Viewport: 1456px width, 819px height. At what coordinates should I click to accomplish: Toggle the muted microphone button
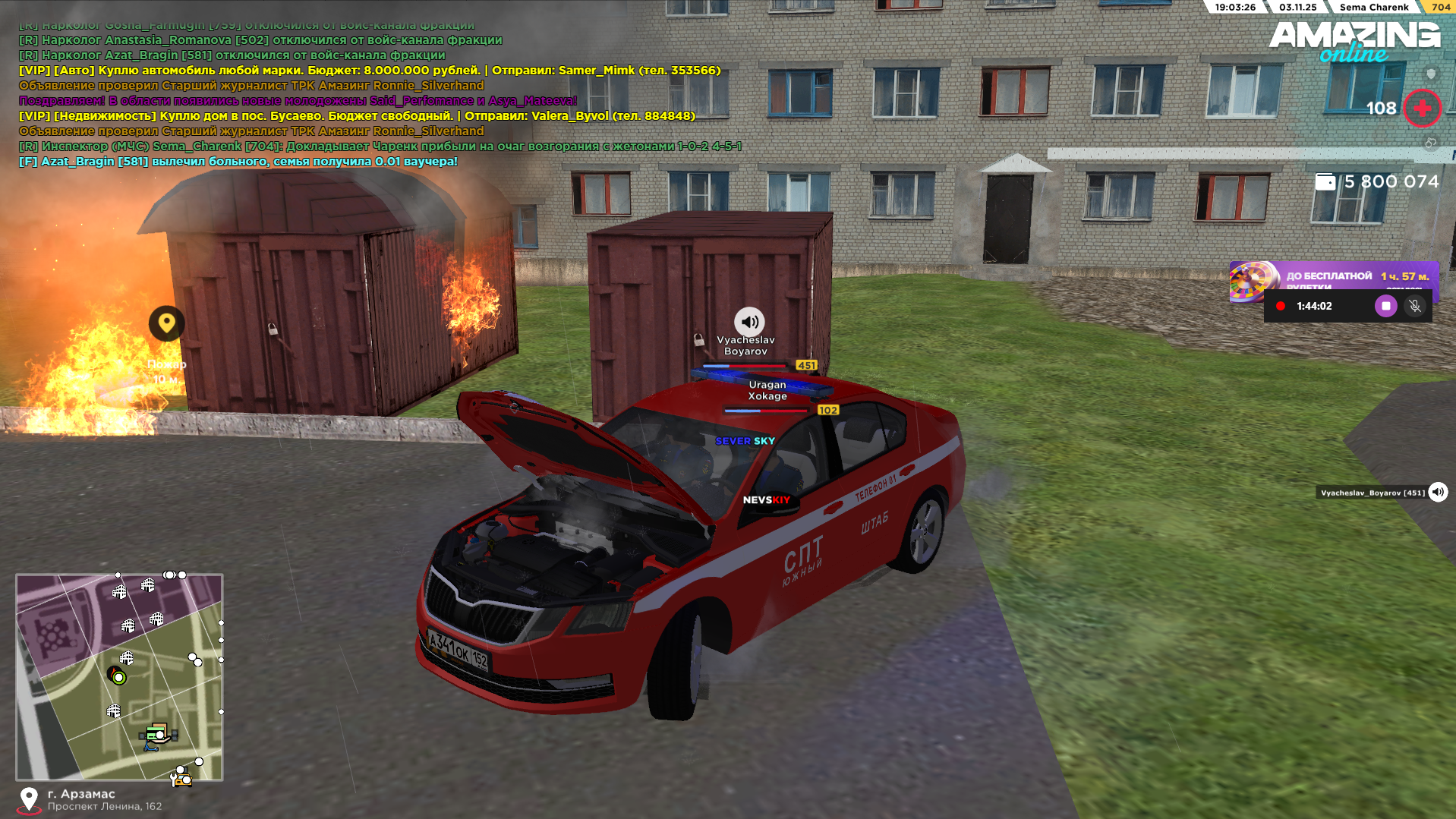click(x=1414, y=306)
